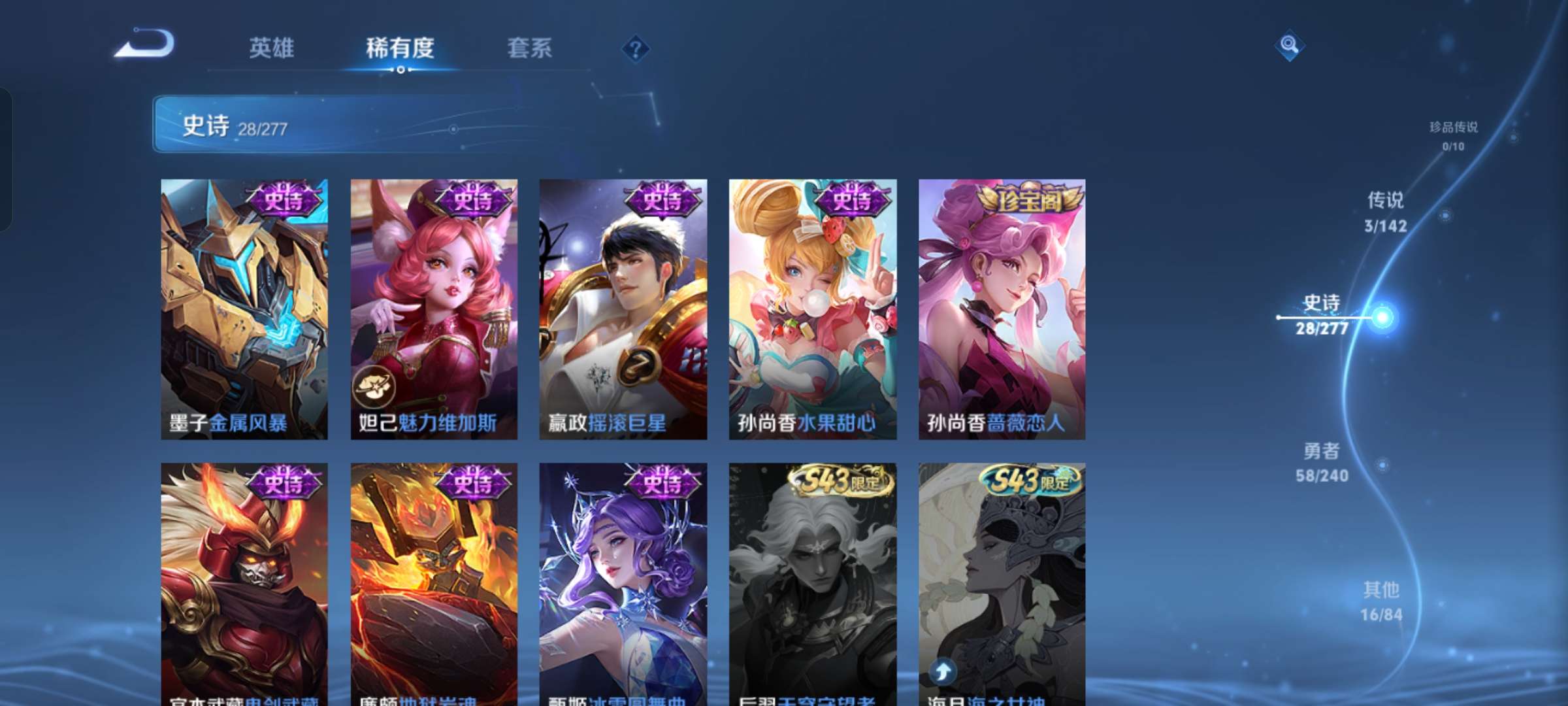
Task: Open the search magnifier icon
Action: tap(1289, 46)
